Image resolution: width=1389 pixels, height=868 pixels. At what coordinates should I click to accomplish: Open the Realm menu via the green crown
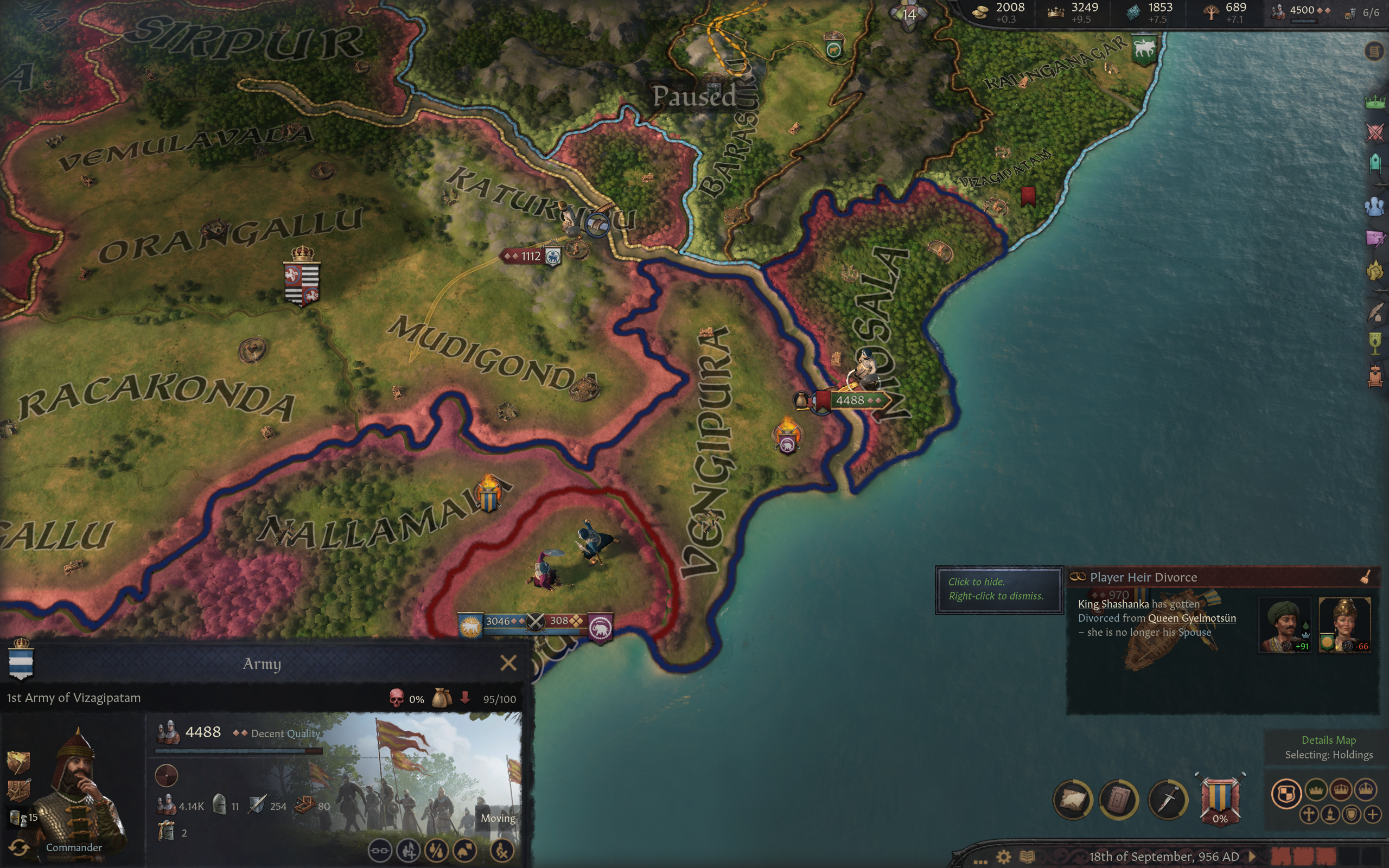pos(1375,102)
